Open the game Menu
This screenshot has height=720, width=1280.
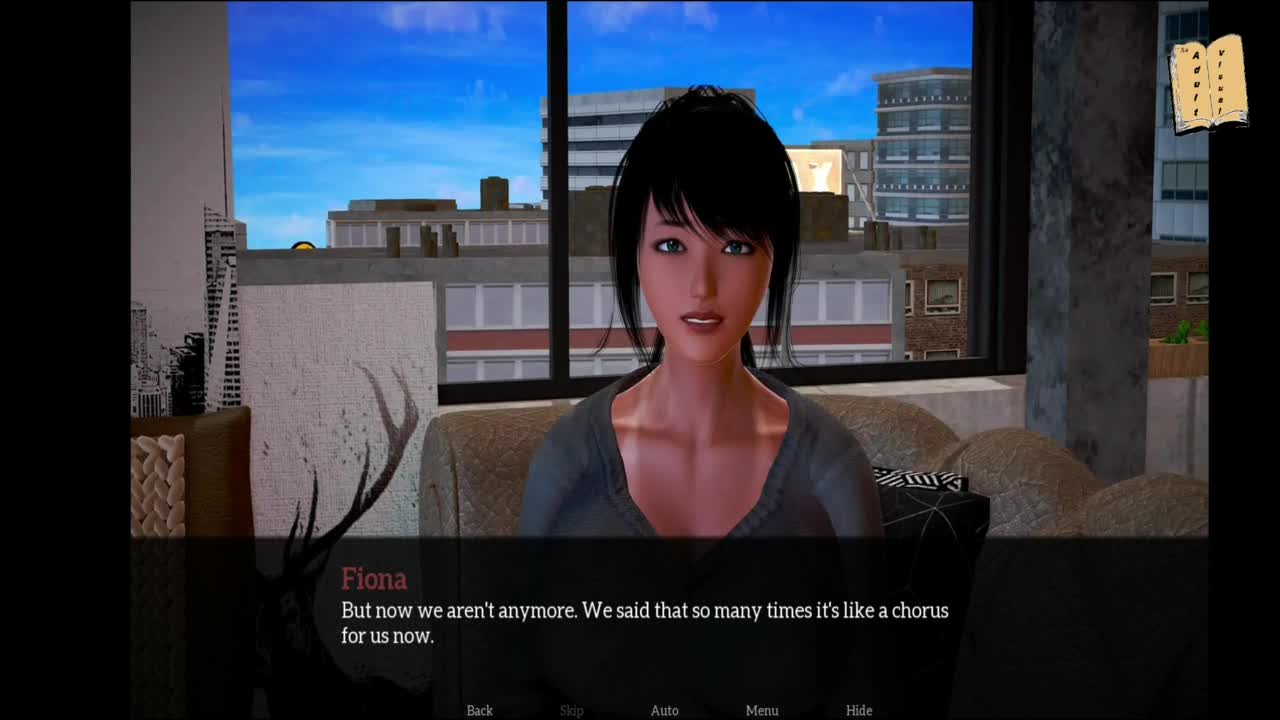click(x=761, y=710)
